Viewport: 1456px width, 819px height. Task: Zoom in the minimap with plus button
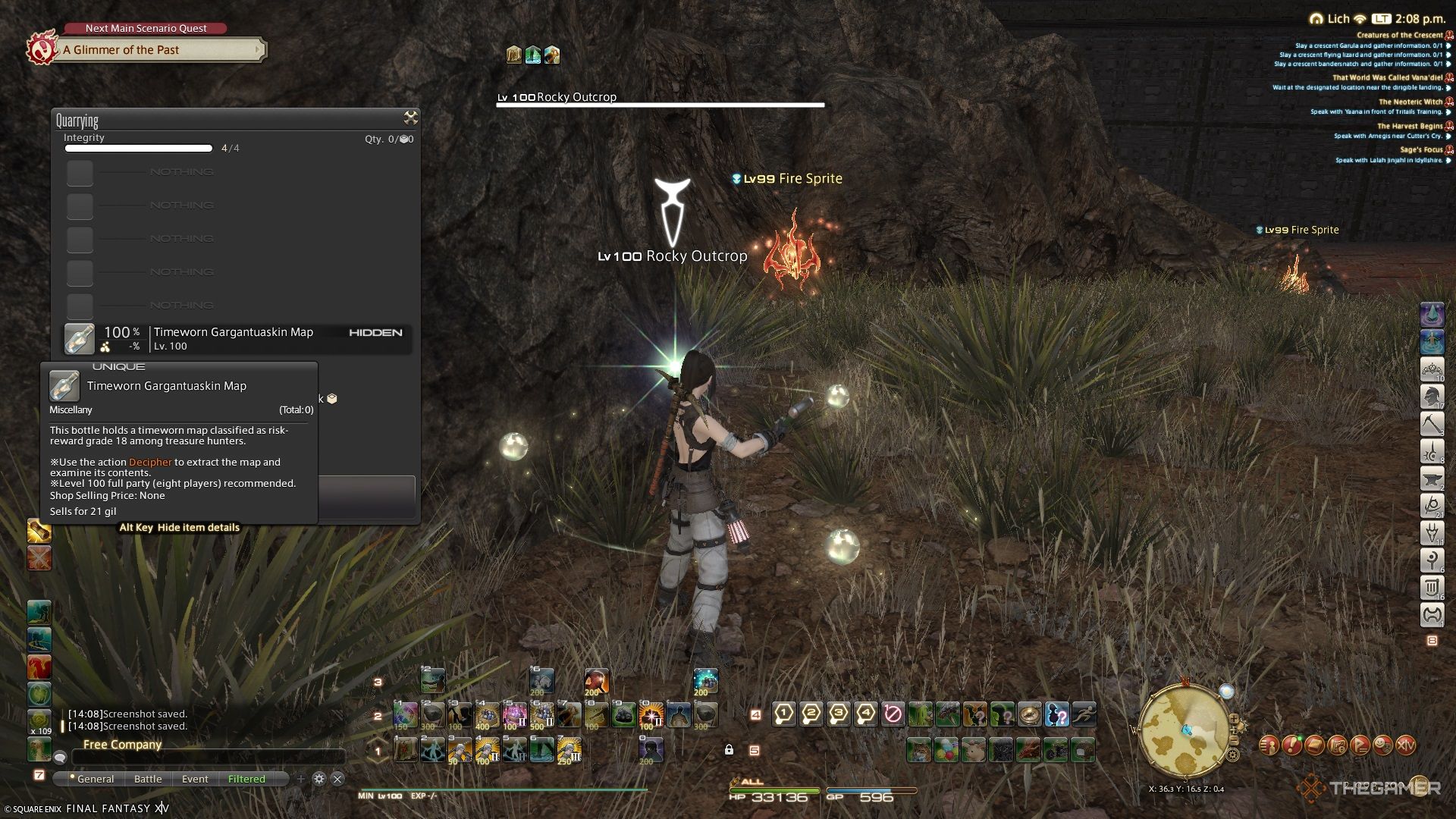(x=1234, y=719)
